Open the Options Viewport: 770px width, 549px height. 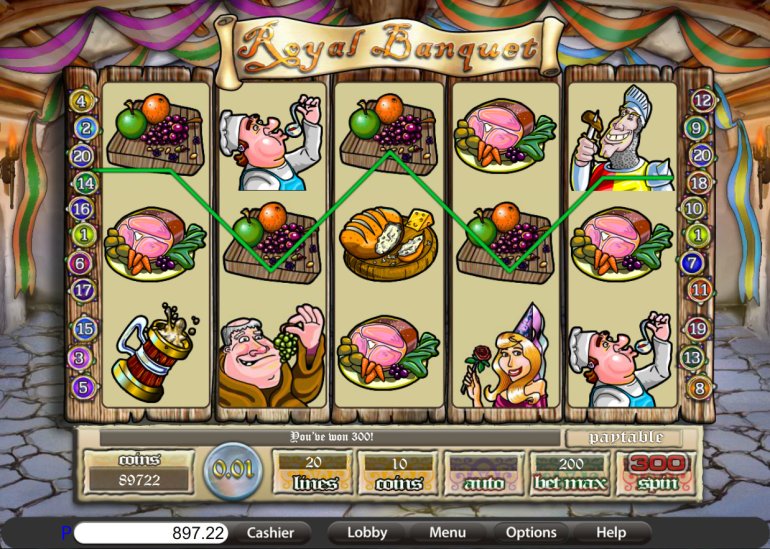tap(531, 533)
